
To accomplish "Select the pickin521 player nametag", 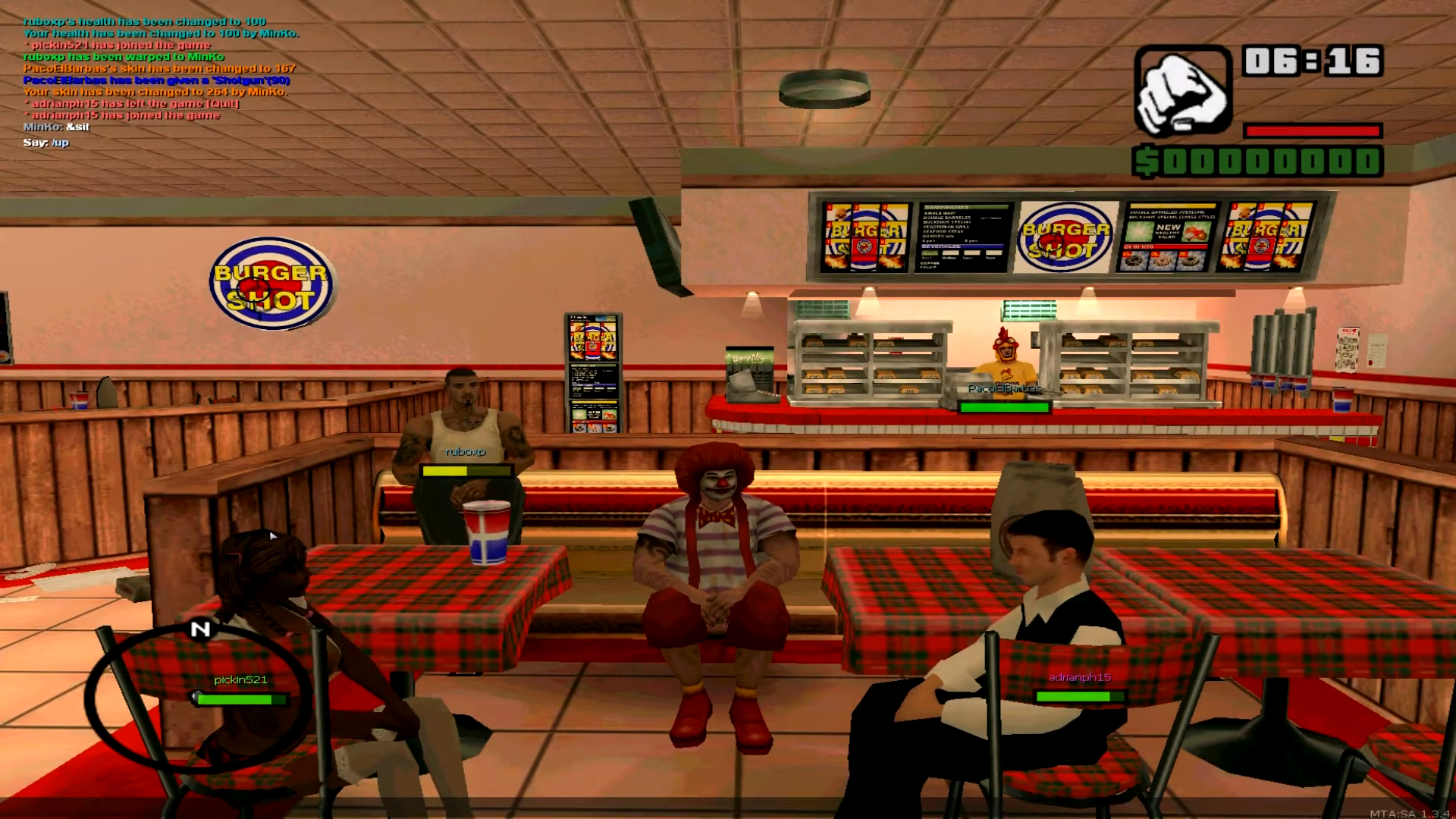I will [x=240, y=680].
